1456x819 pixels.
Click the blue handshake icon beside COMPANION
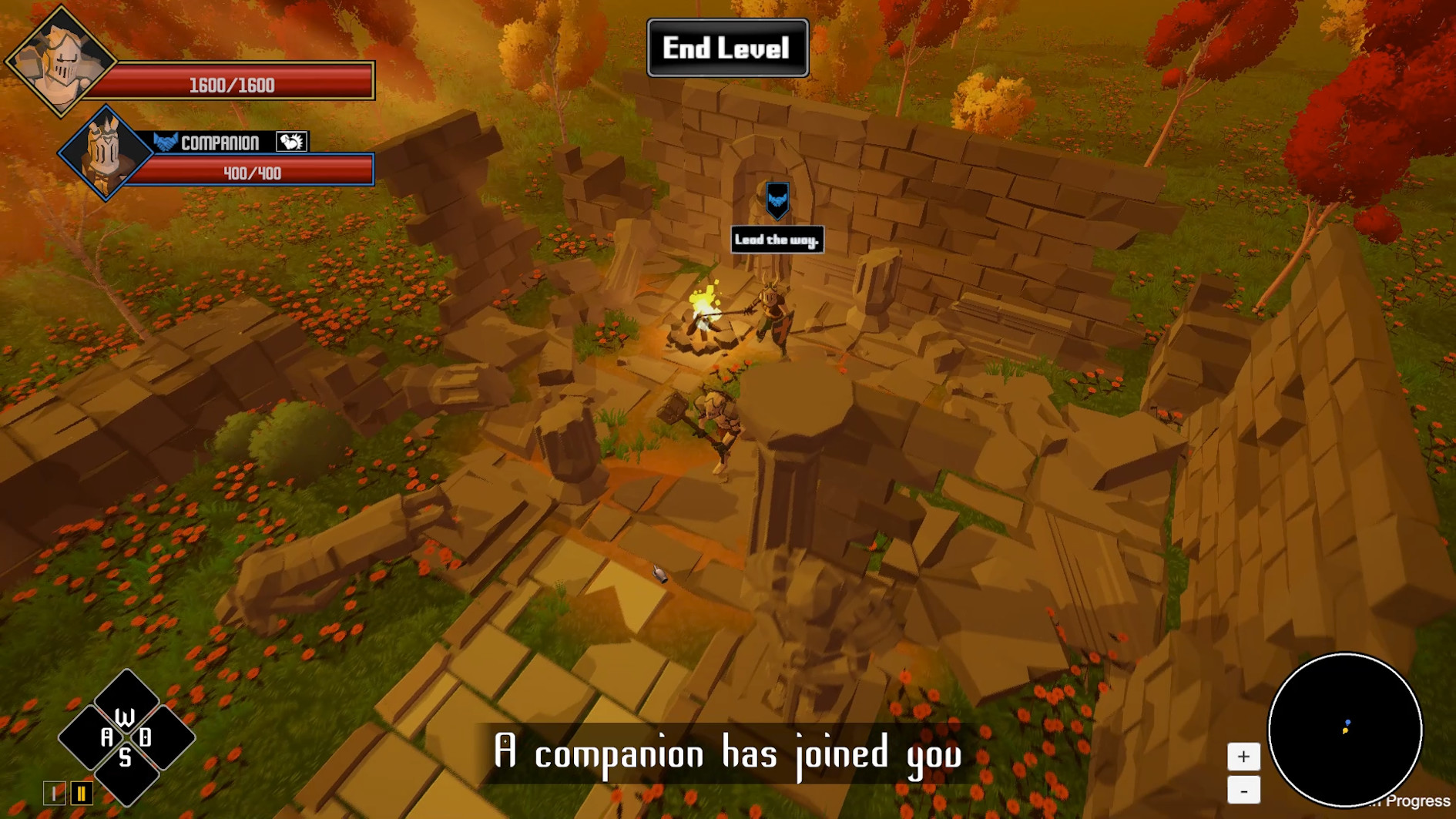click(165, 142)
